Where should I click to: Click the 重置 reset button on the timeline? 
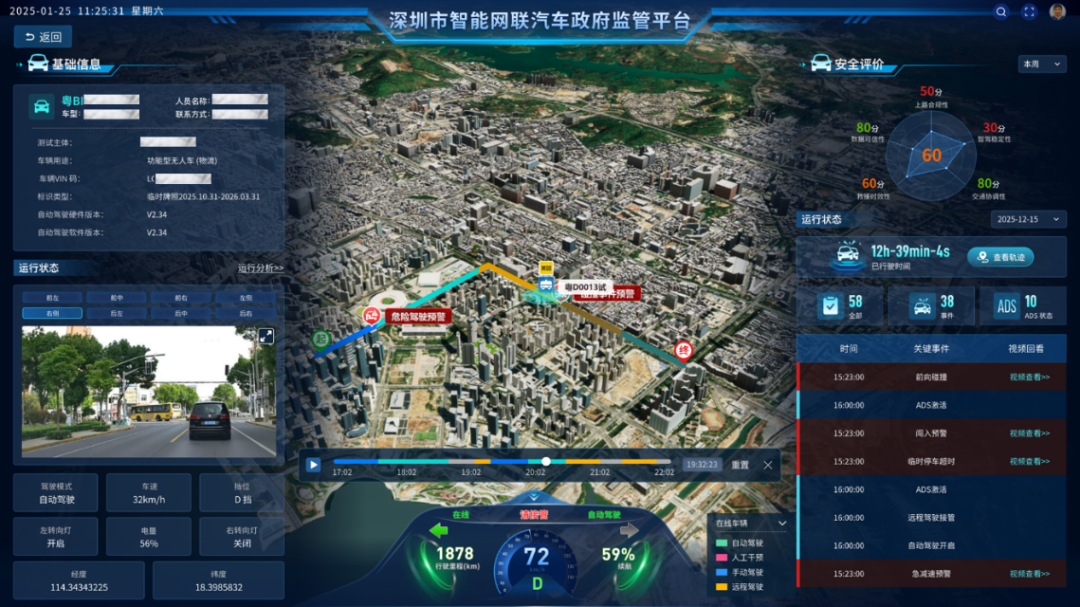[x=740, y=464]
